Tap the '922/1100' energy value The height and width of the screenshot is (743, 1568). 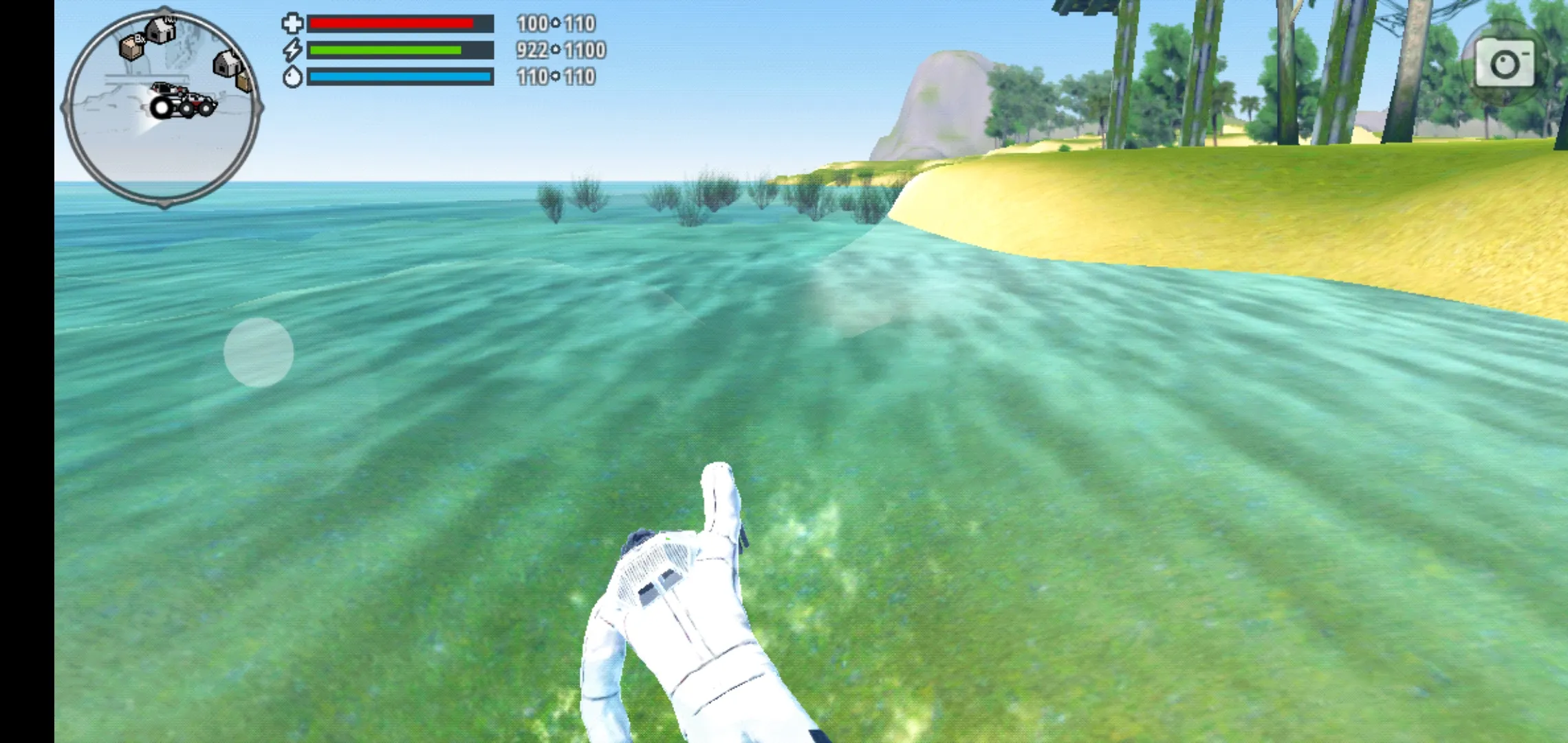[559, 50]
